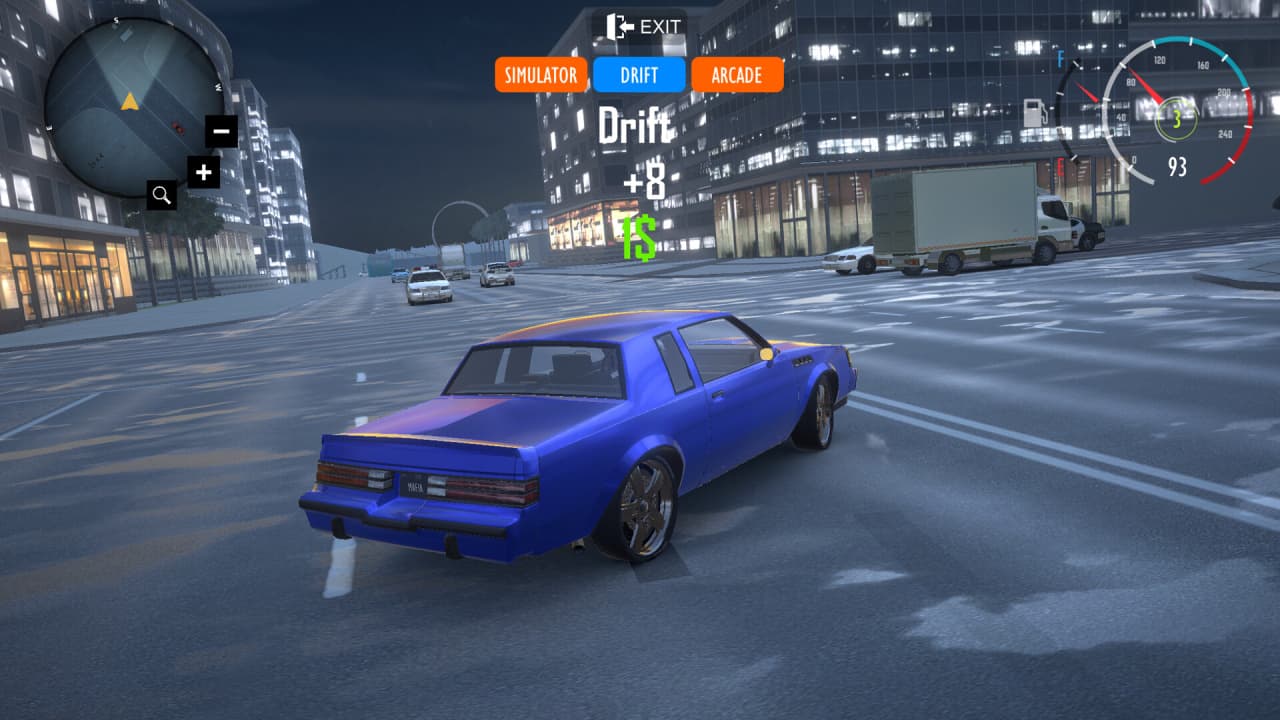Viewport: 1280px width, 720px height.
Task: Open the magnifier search icon by minimap
Action: 162,195
